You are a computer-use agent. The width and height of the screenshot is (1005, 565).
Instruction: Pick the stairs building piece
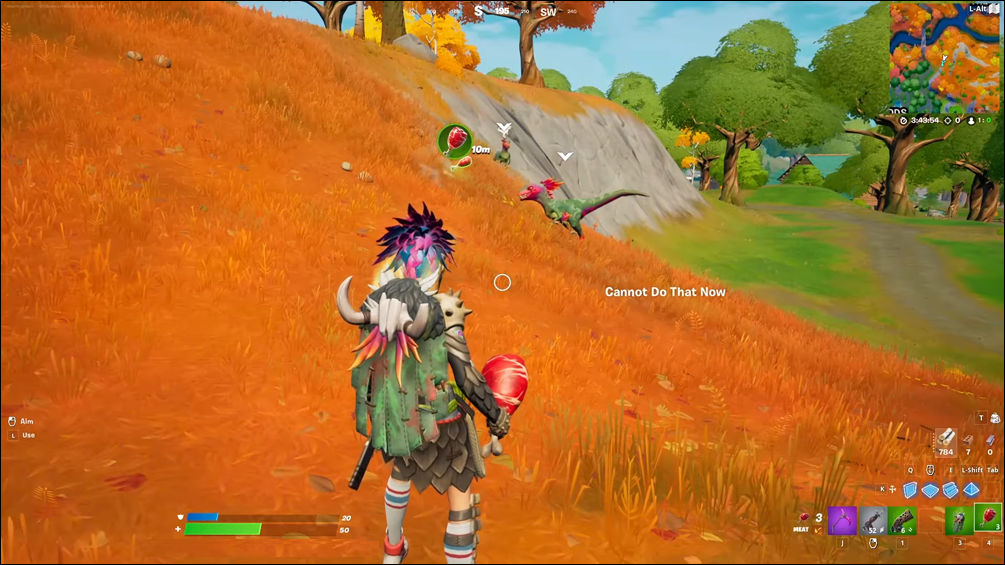point(951,490)
